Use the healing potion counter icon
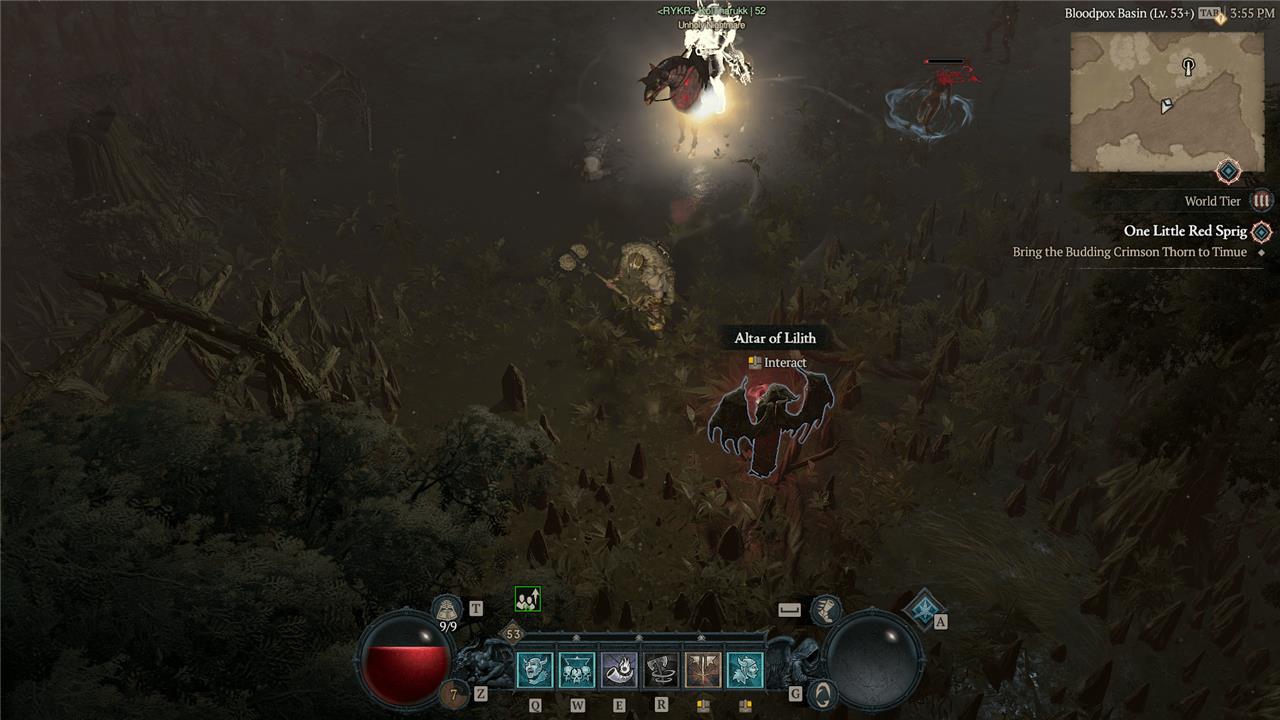This screenshot has width=1280, height=720. [x=455, y=693]
